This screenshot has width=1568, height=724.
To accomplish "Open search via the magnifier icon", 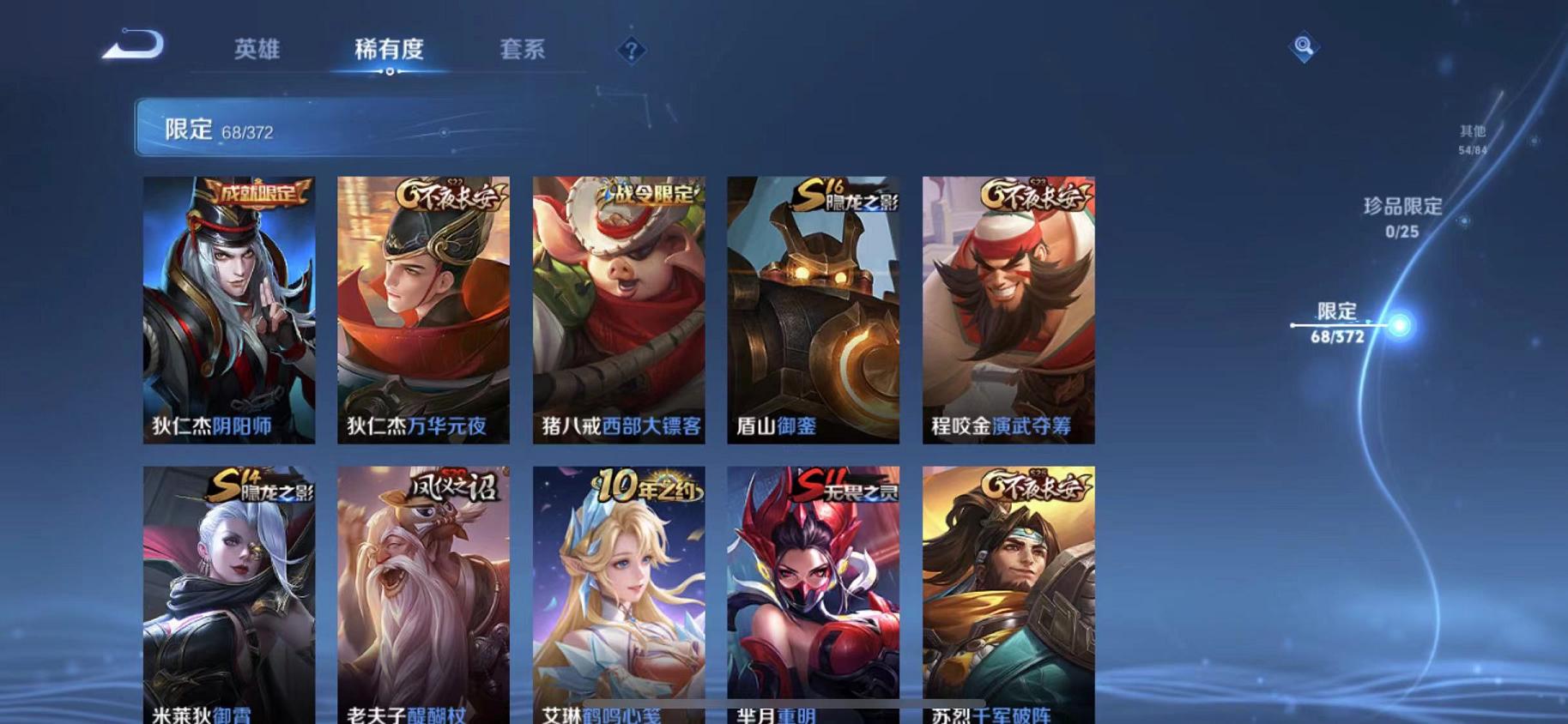I will (1303, 47).
